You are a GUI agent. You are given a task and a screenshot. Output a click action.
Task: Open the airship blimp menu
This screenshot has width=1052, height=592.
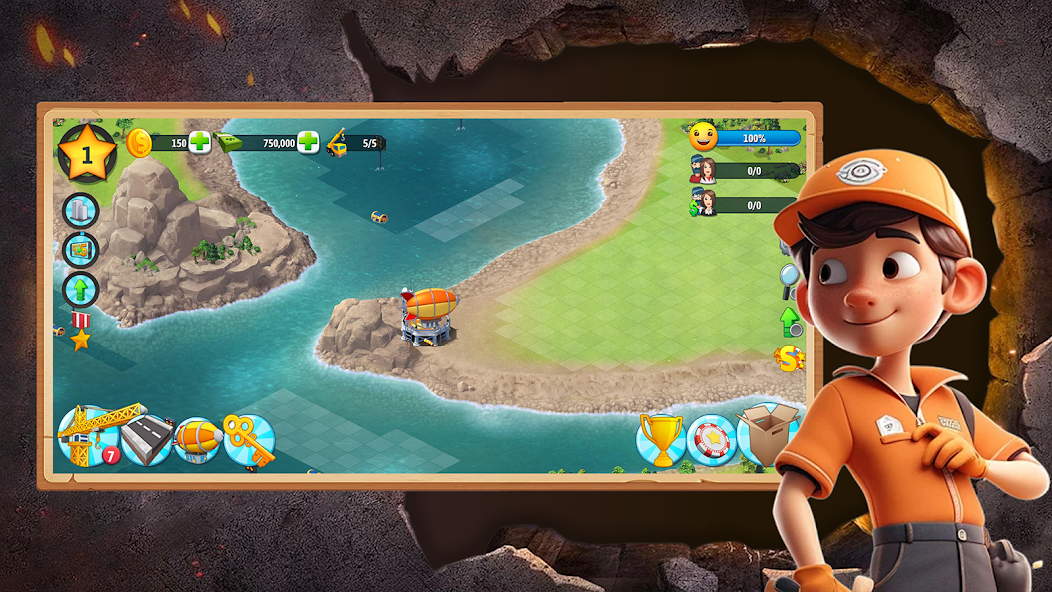tap(198, 440)
